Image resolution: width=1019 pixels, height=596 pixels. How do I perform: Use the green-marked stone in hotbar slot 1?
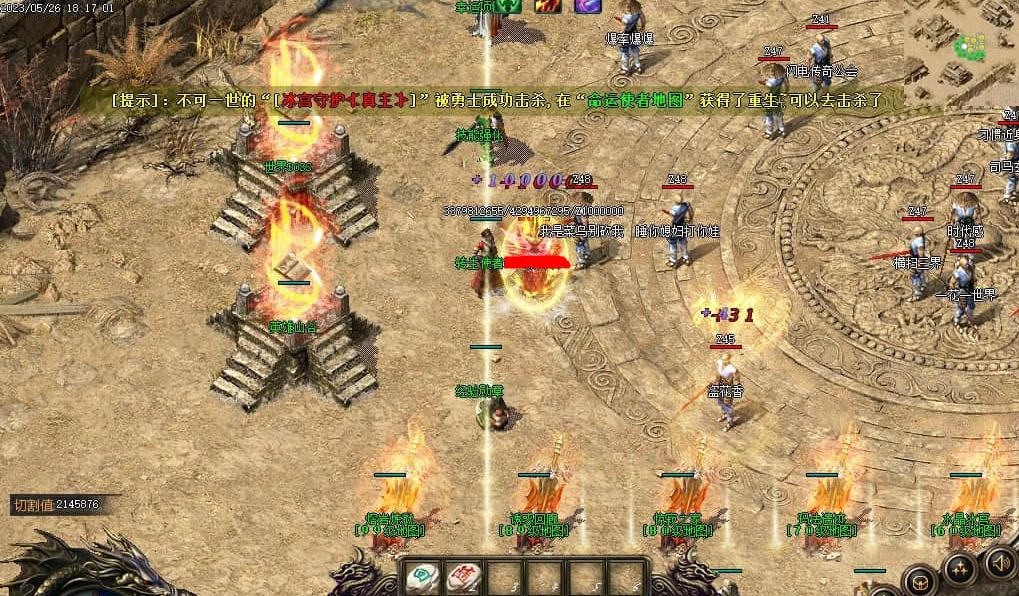(x=423, y=577)
